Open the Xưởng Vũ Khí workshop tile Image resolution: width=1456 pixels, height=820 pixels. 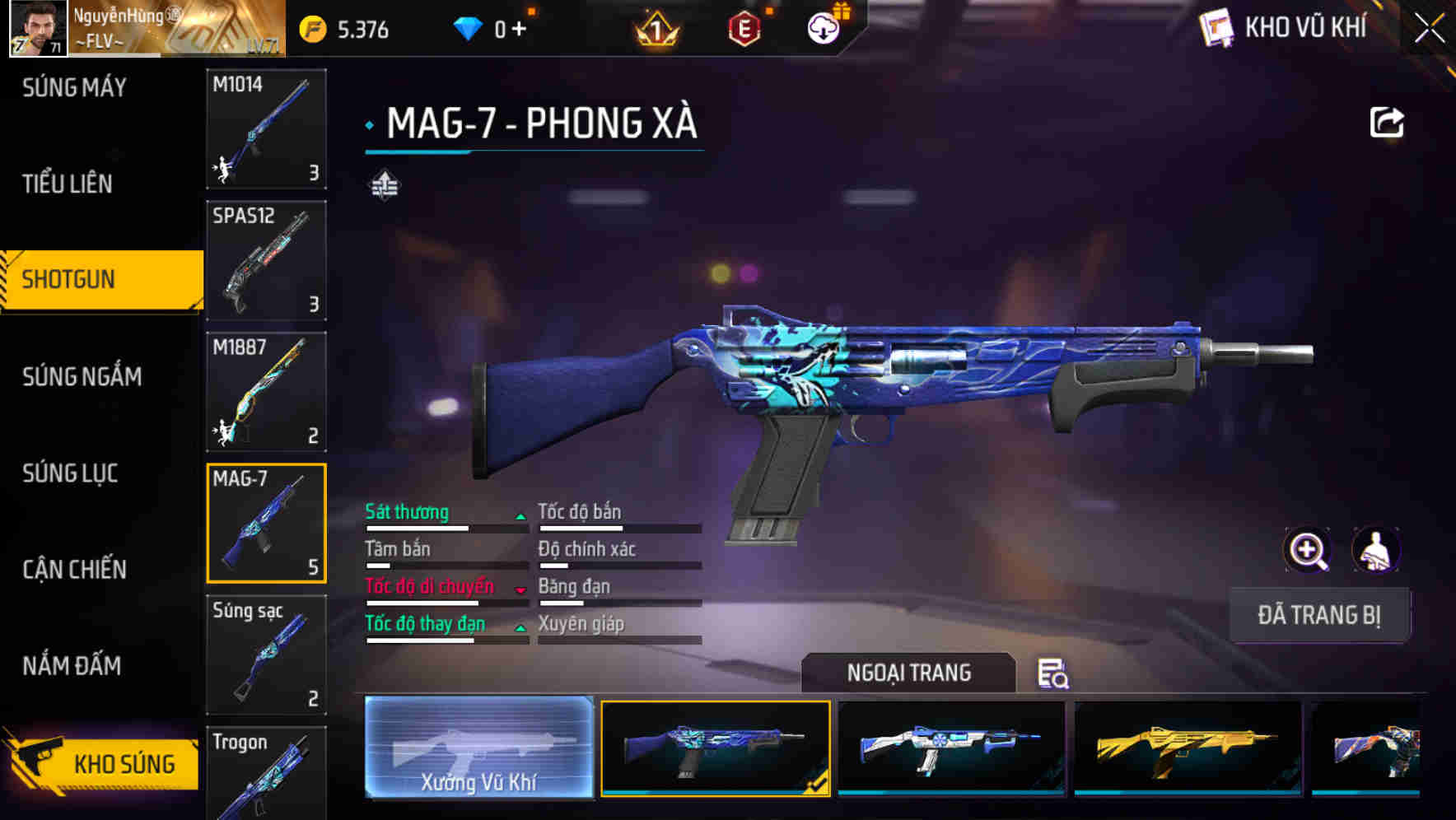(478, 748)
